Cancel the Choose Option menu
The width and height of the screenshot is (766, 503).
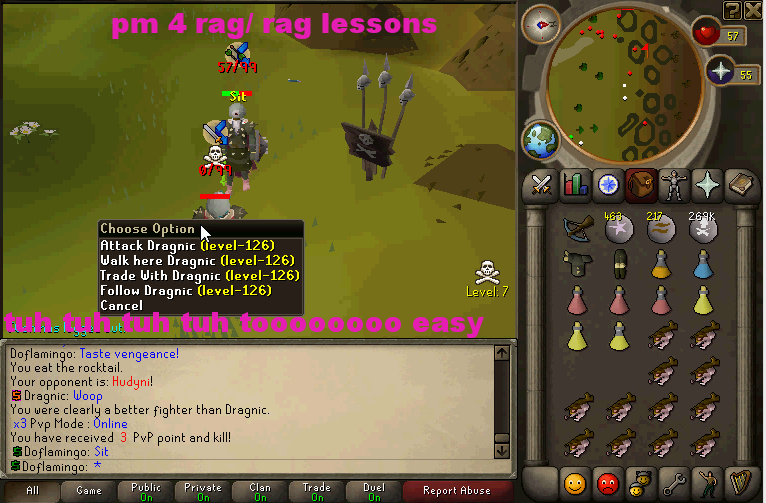121,305
